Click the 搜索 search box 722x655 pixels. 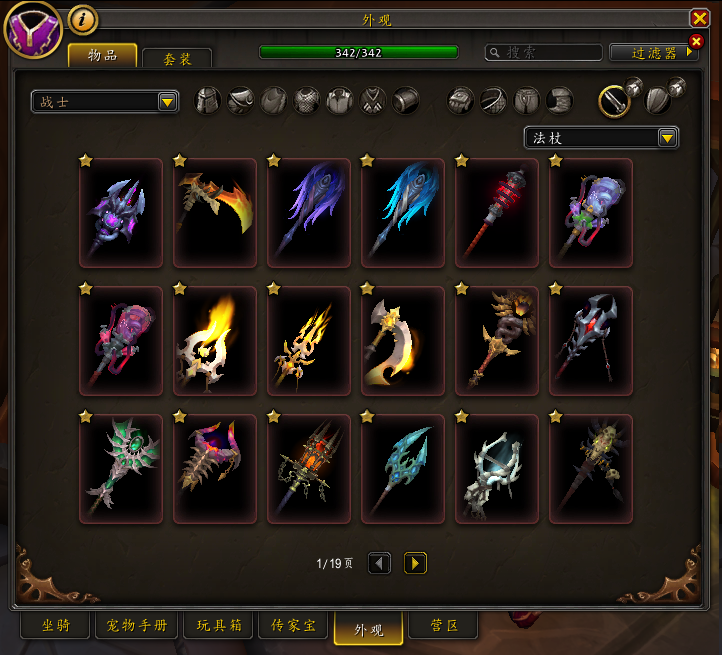[x=543, y=52]
